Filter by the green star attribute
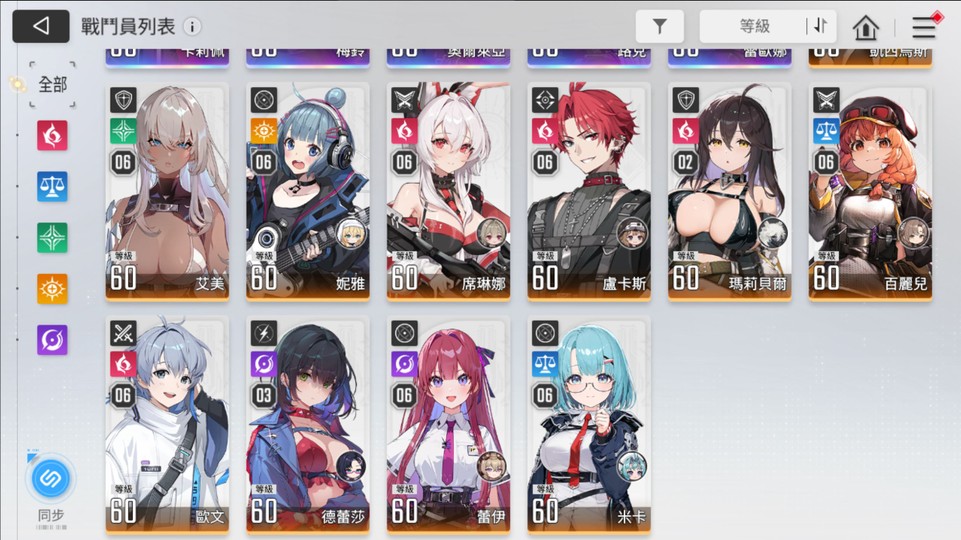 (52, 237)
